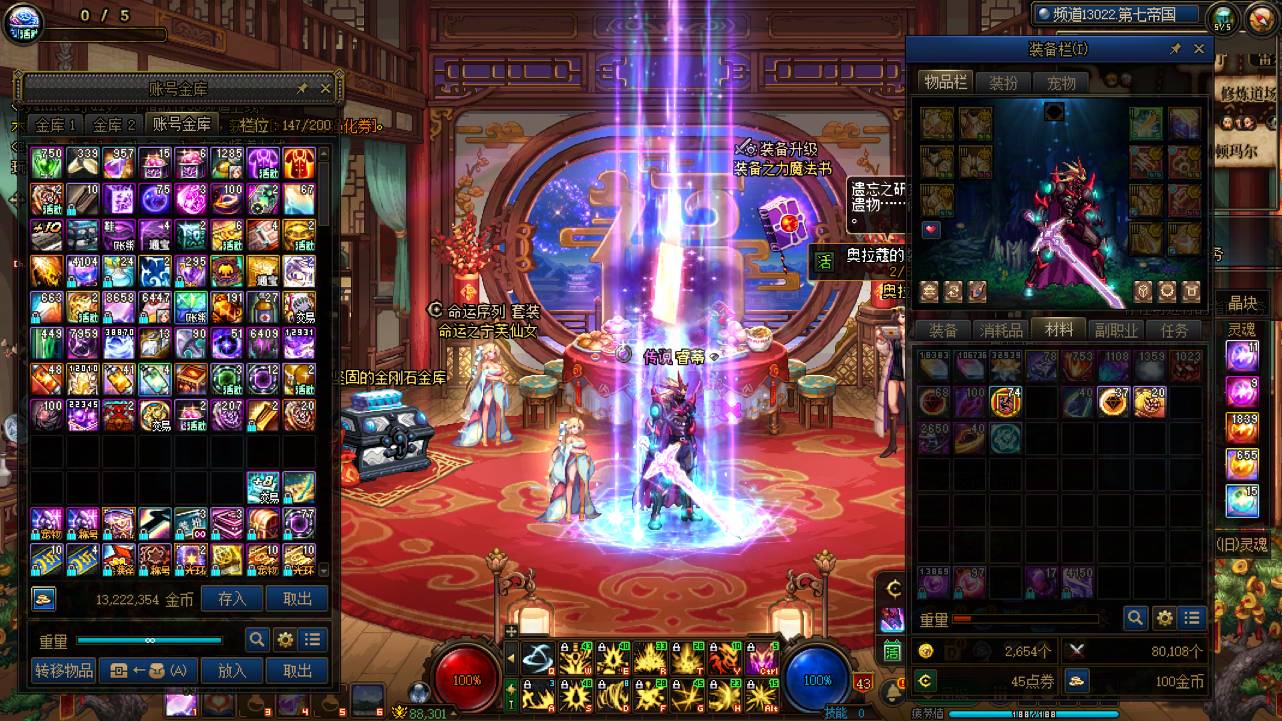Viewport: 1282px width, 721px height.
Task: Open the vault search magnifier
Action: click(x=257, y=640)
